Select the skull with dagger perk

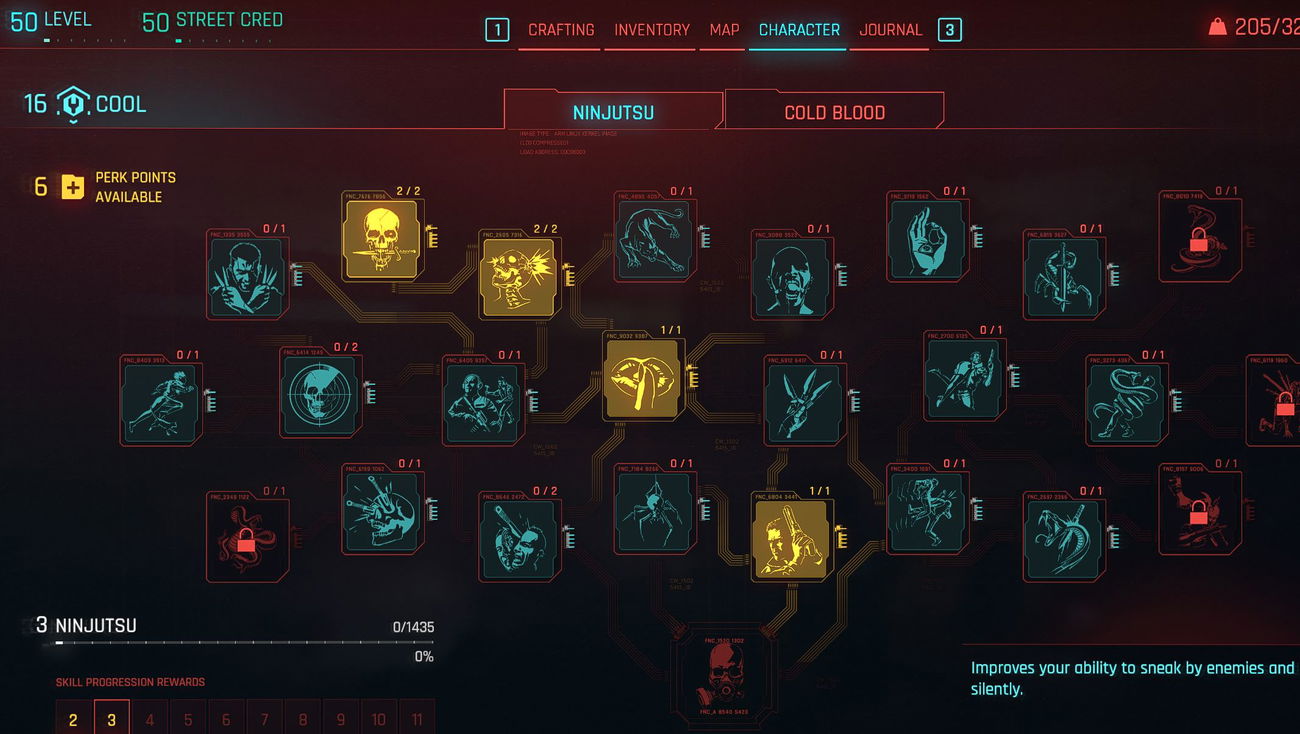tap(381, 238)
